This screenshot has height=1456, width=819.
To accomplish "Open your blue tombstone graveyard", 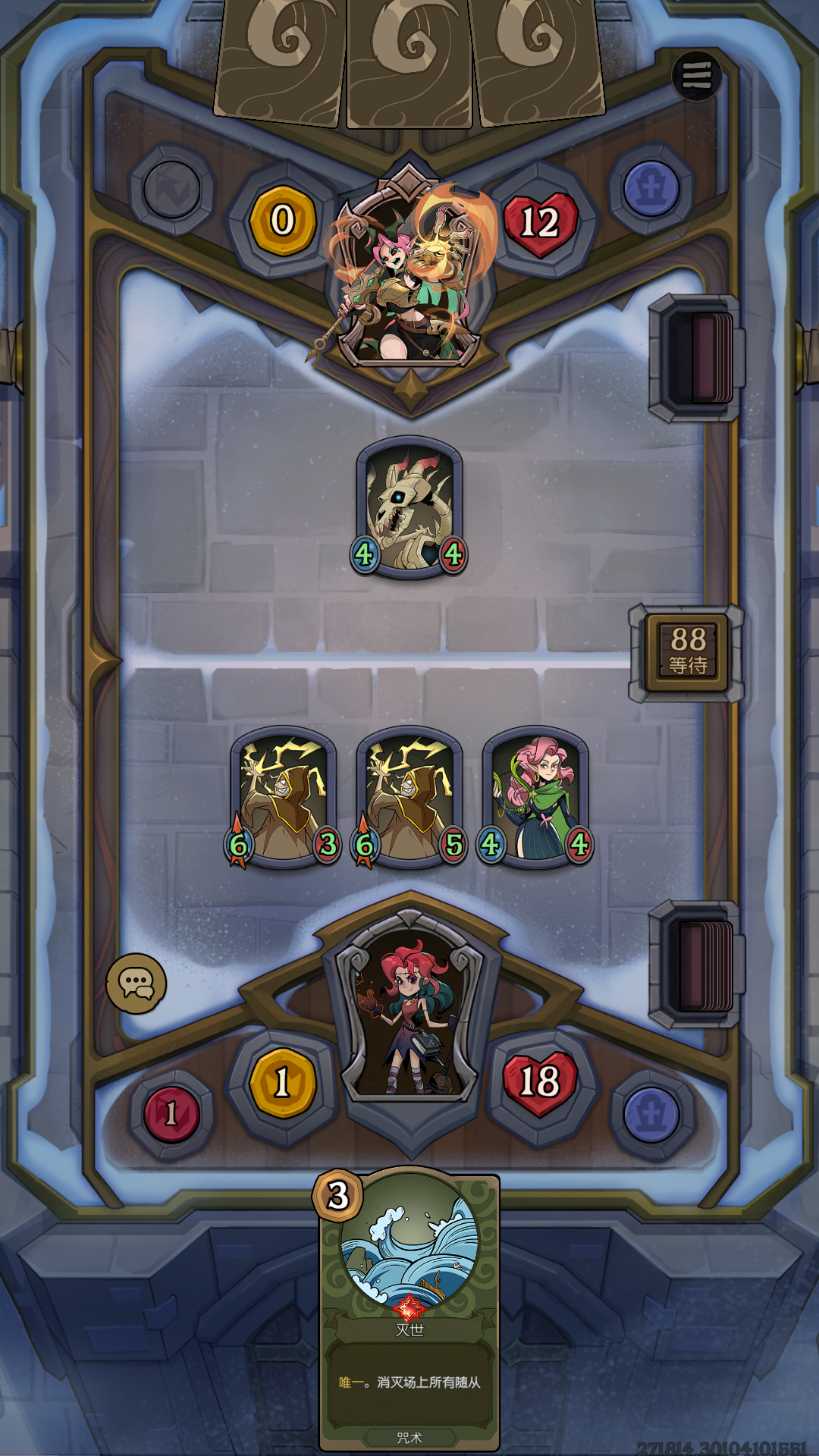I will [x=651, y=1113].
